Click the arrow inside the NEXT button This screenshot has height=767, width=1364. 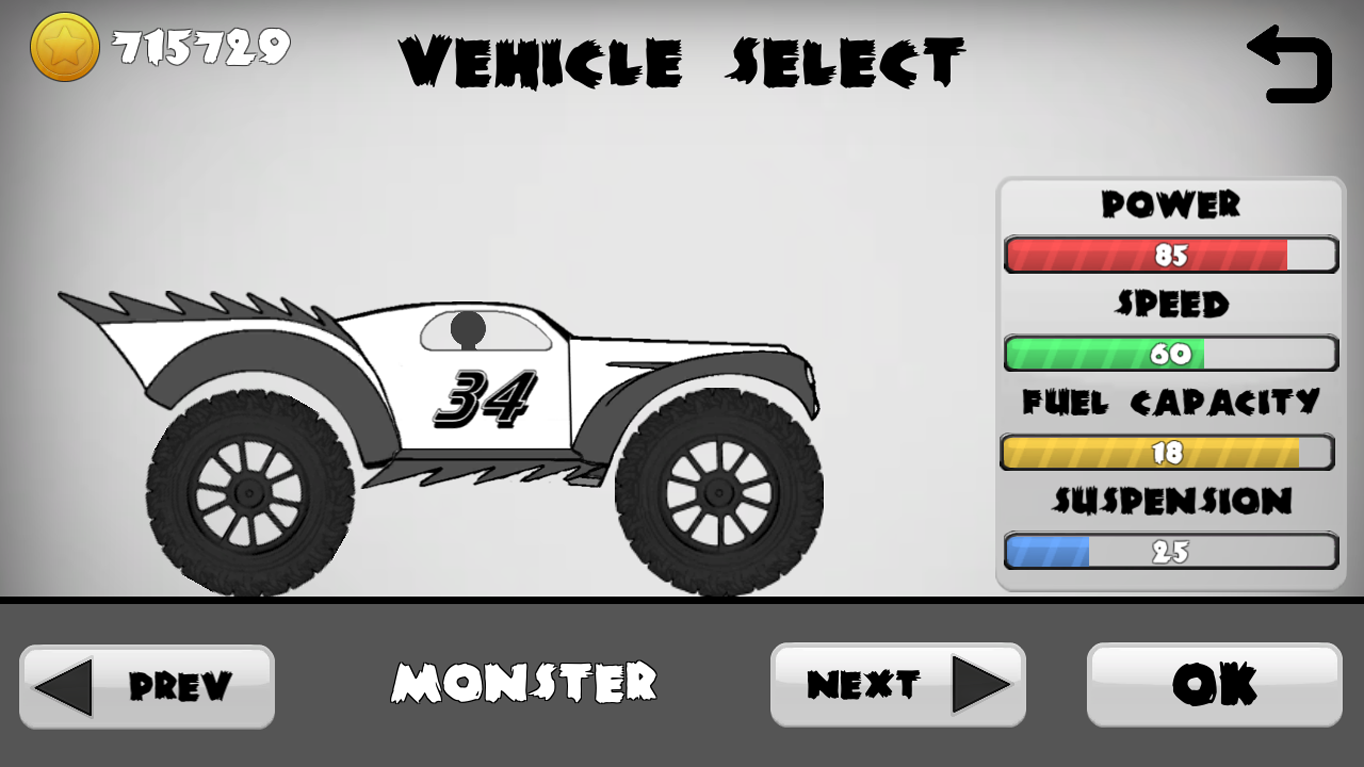tap(983, 684)
